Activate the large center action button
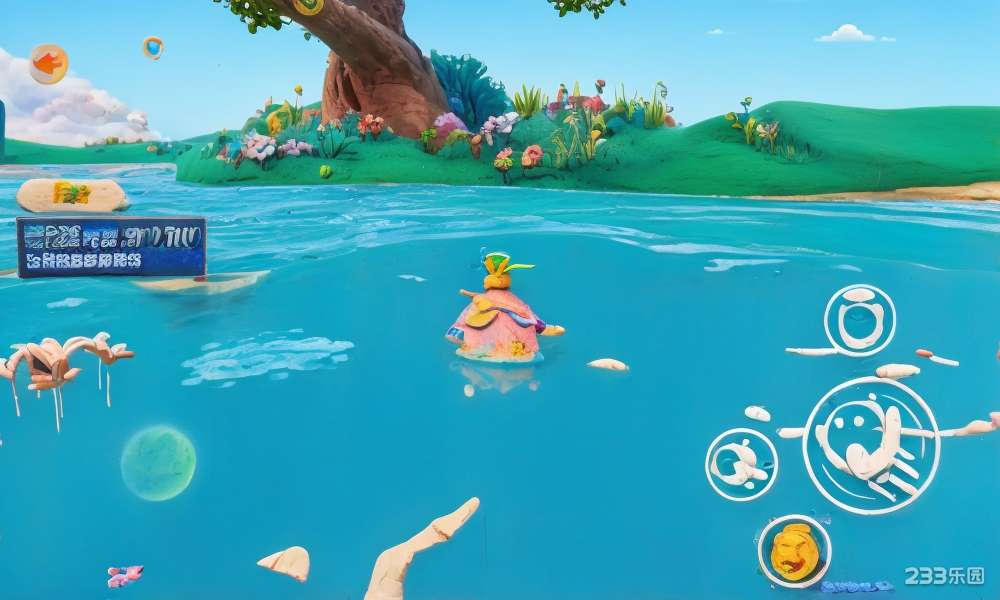The width and height of the screenshot is (1000, 600). (x=870, y=445)
